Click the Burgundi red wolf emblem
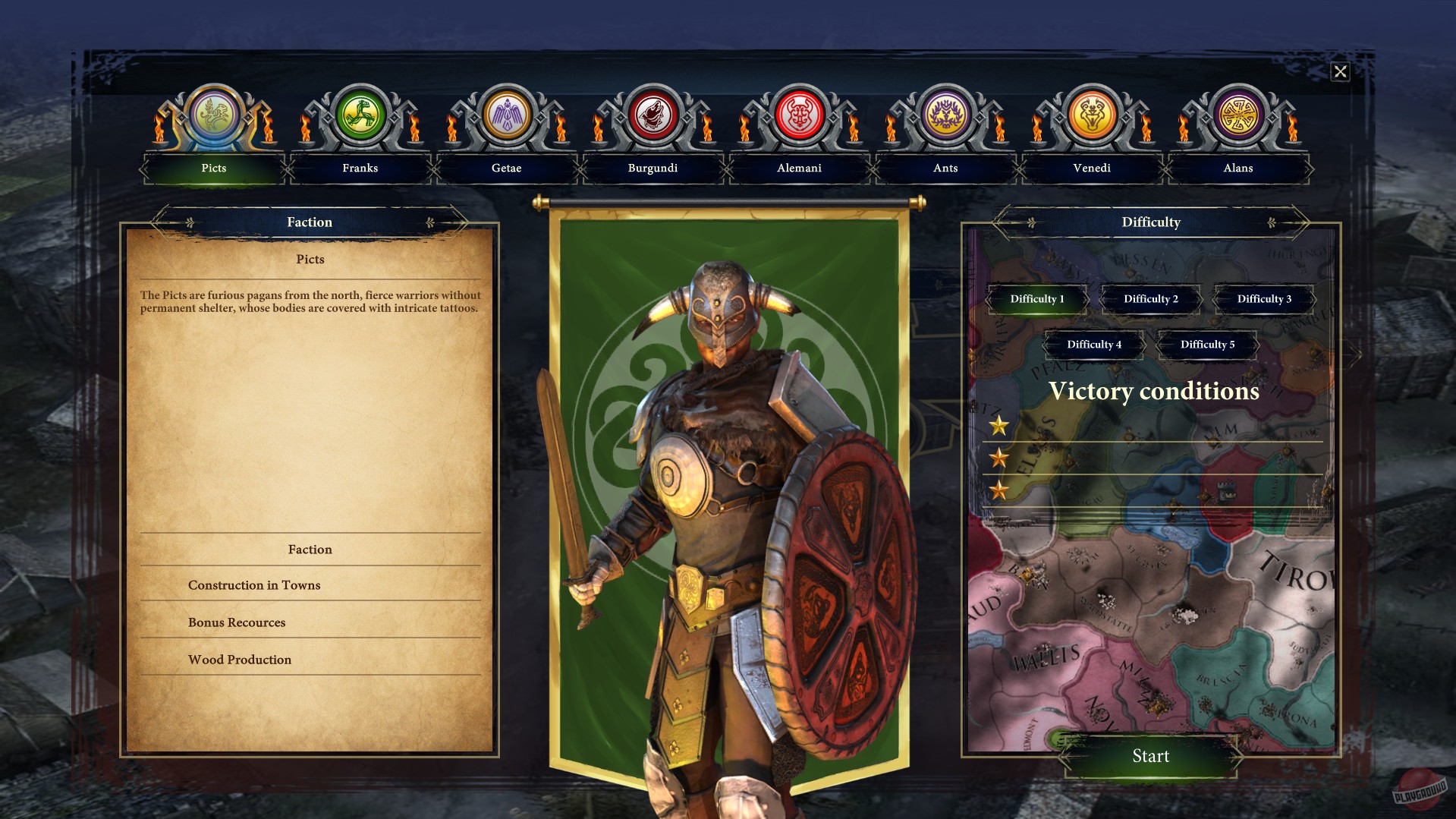The width and height of the screenshot is (1456, 819). (653, 116)
